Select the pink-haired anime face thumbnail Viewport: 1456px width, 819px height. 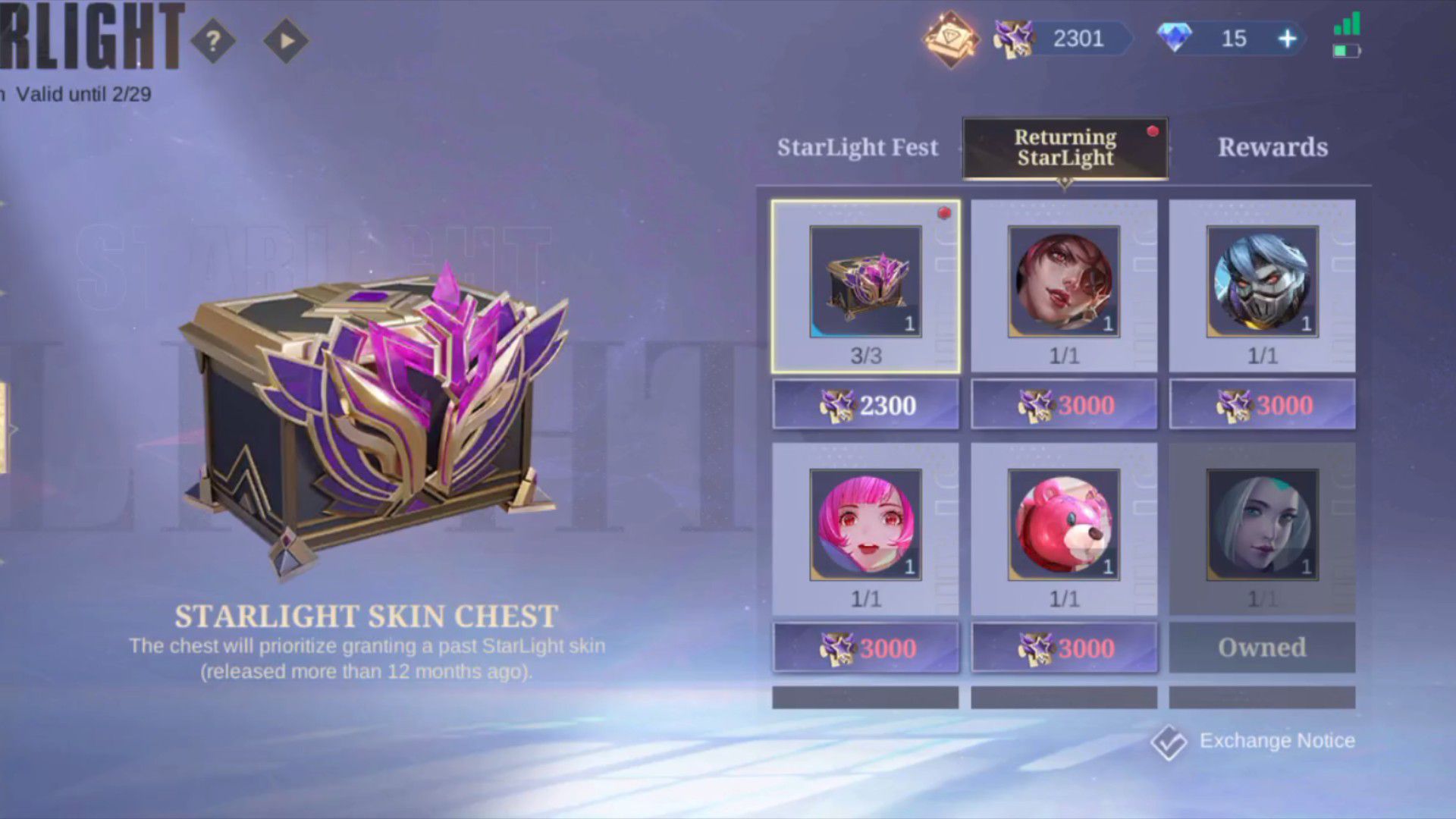tap(864, 525)
